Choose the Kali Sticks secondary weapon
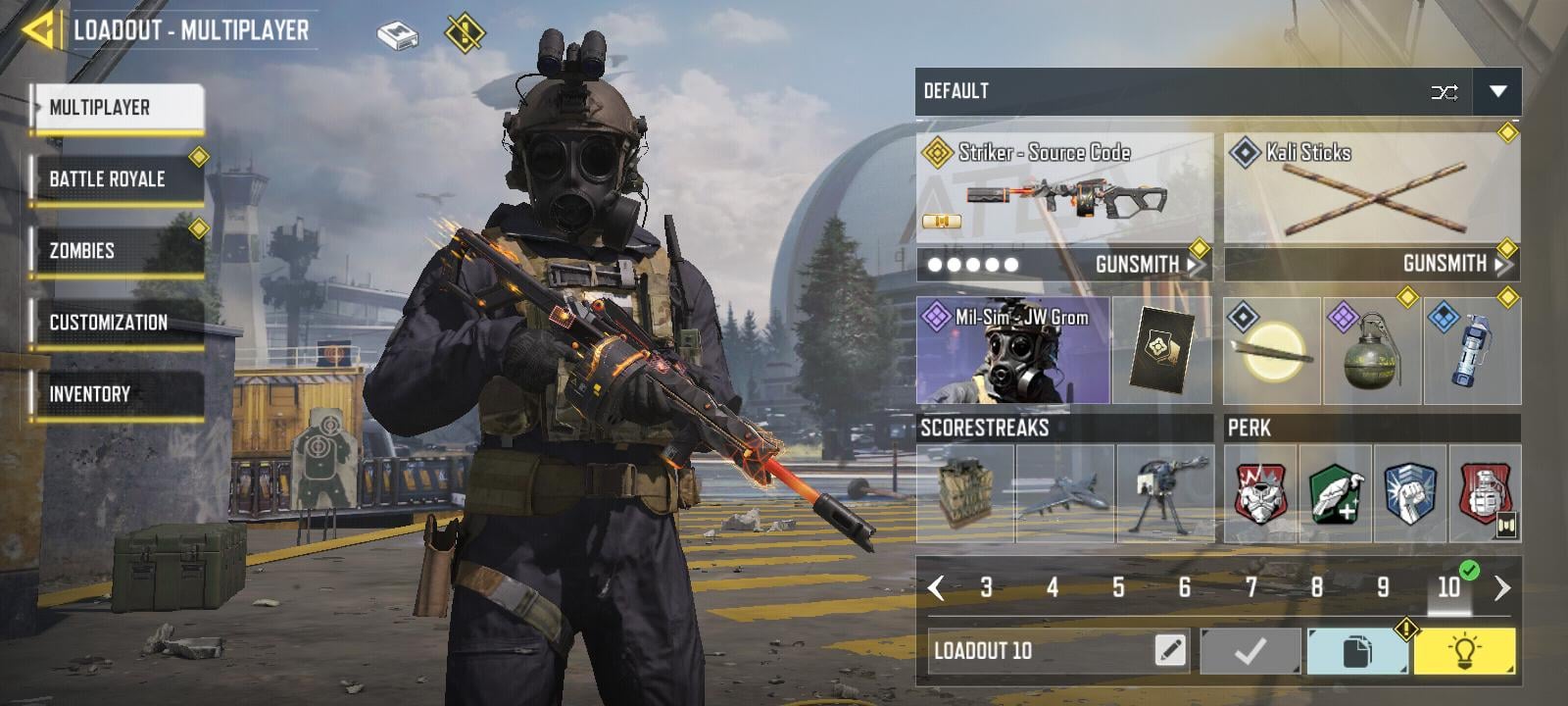1568x706 pixels. pyautogui.click(x=1372, y=189)
